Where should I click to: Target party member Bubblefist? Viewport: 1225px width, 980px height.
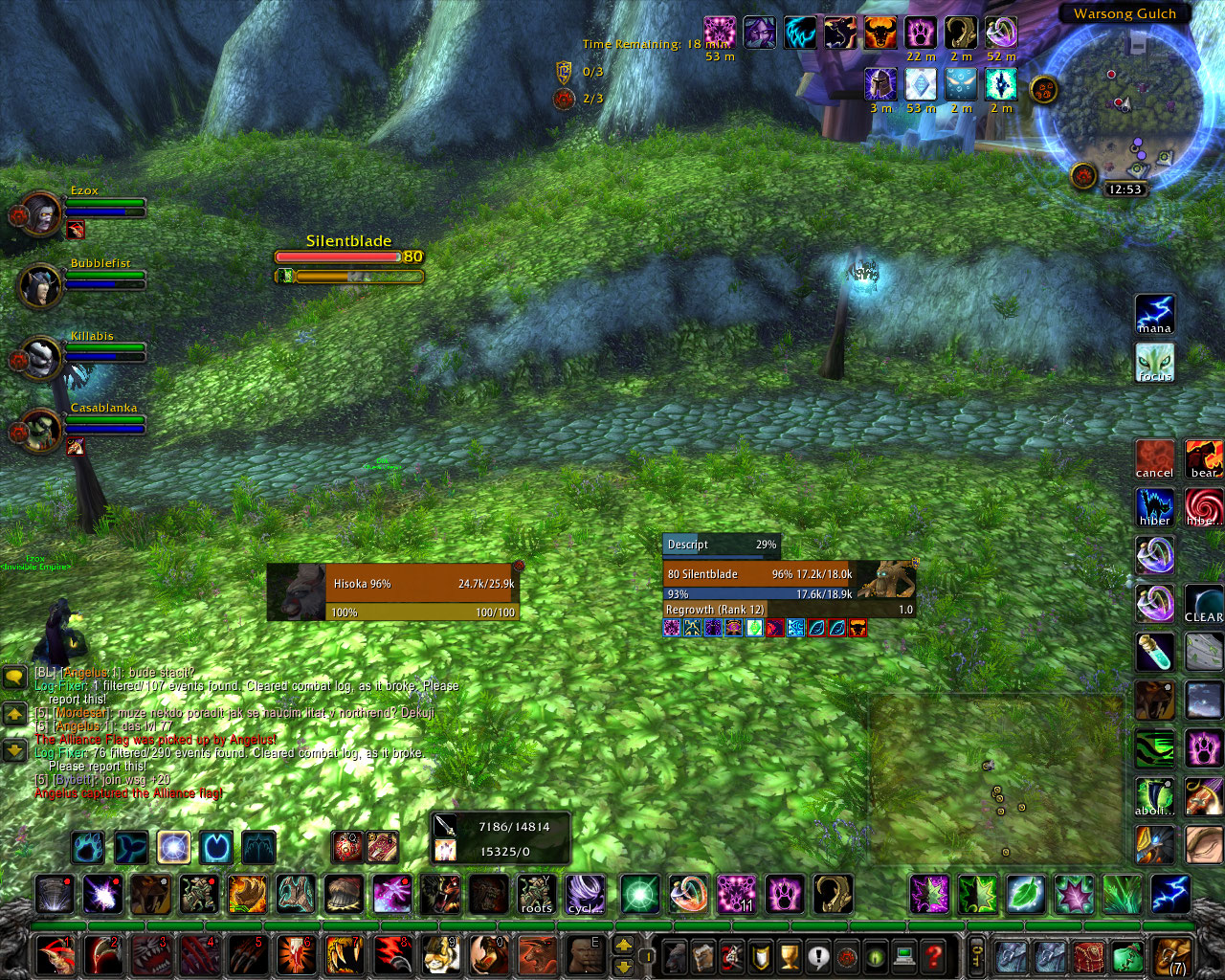(39, 285)
